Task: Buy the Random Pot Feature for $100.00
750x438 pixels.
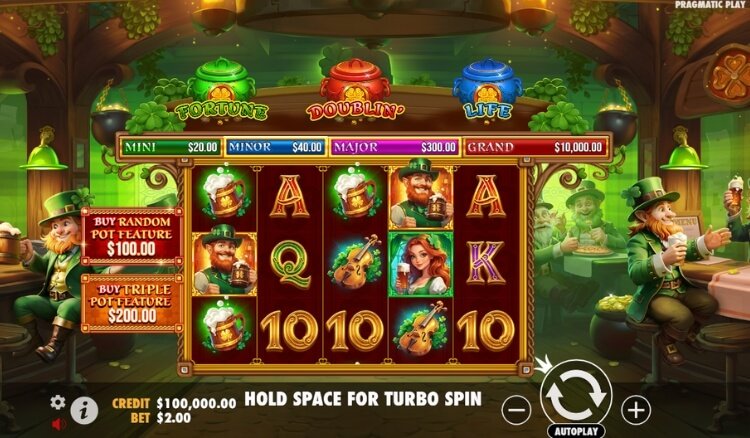Action: 131,236
